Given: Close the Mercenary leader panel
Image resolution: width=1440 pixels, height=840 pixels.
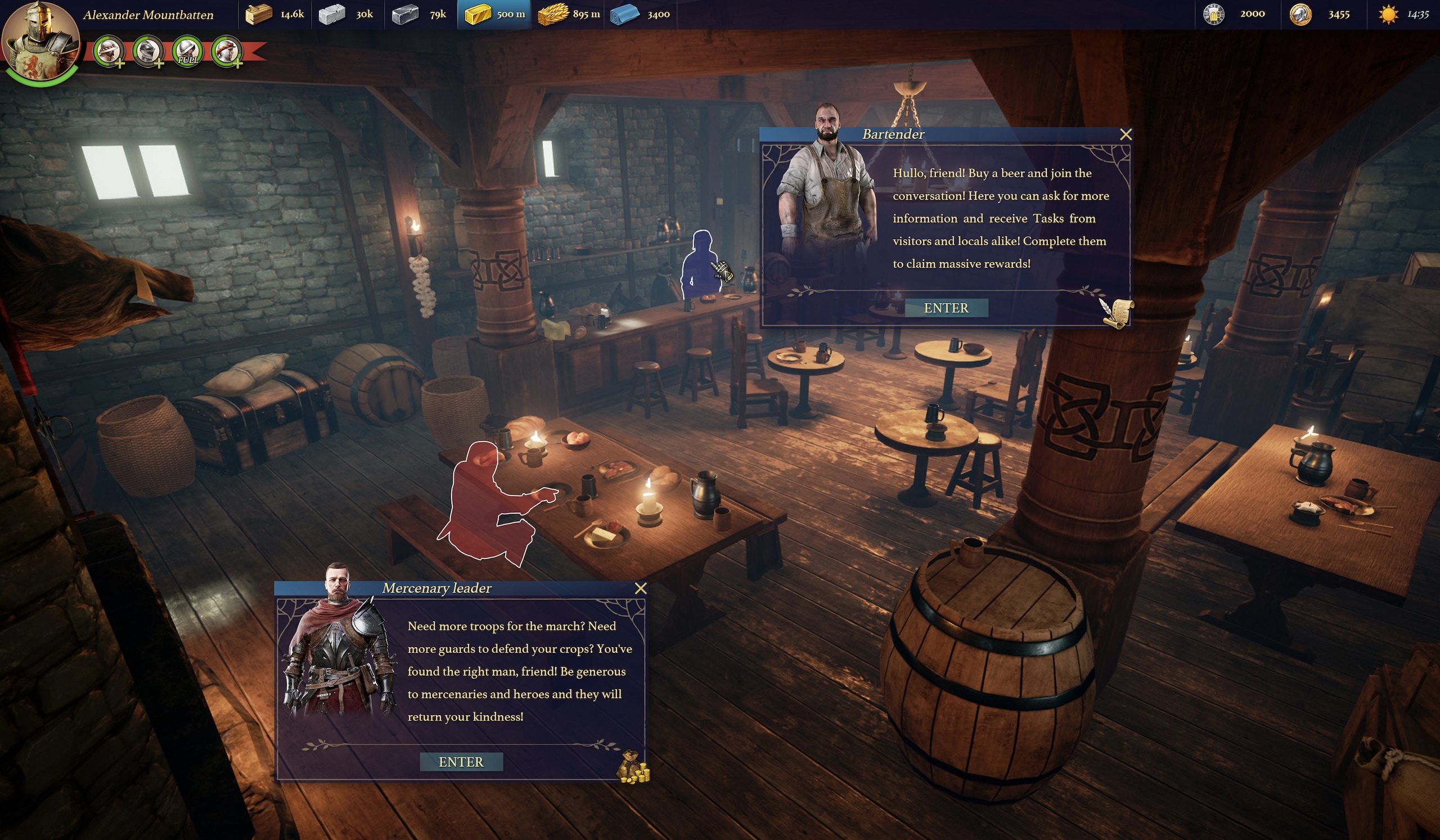Looking at the screenshot, I should [641, 588].
